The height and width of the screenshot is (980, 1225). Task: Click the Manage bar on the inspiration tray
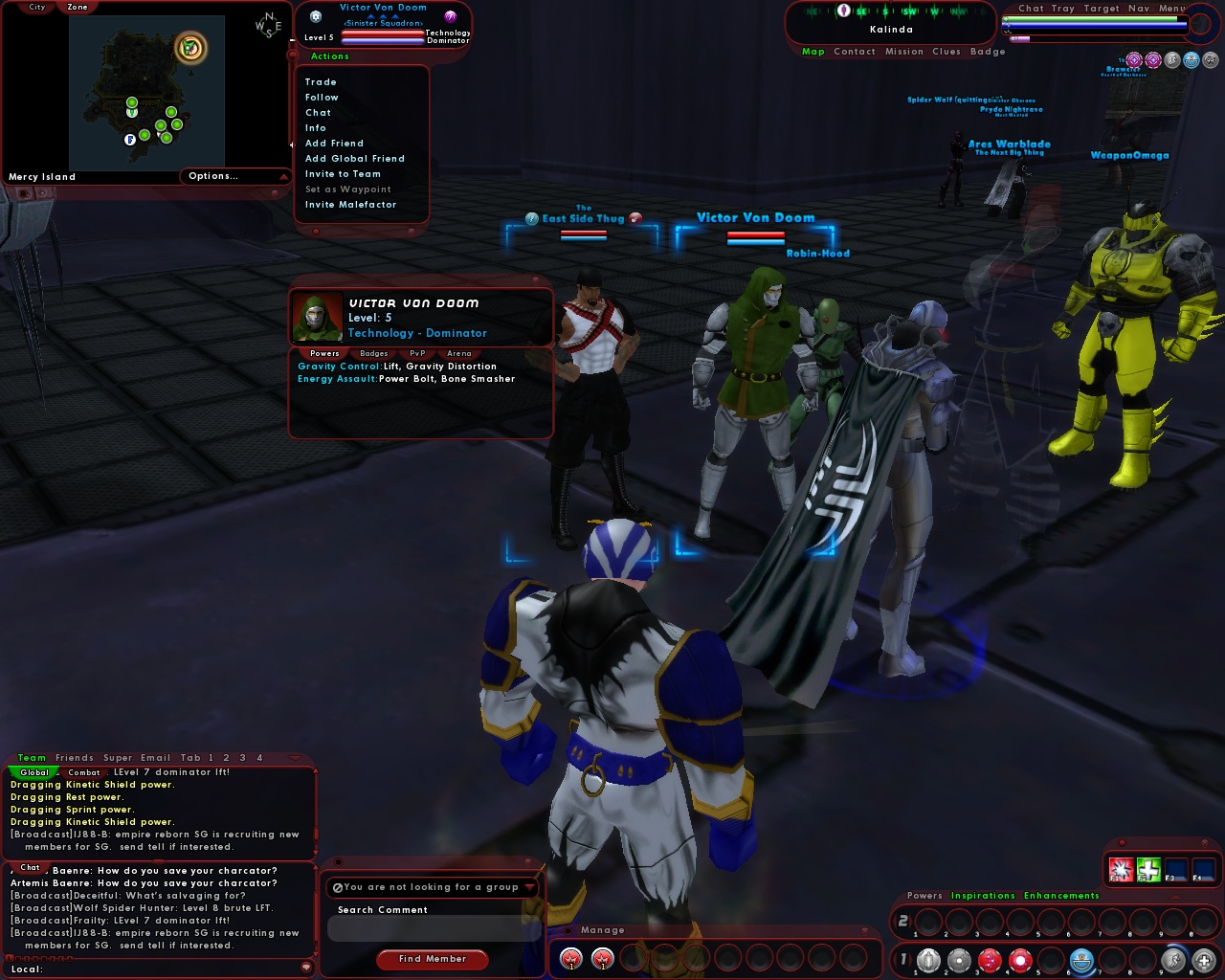coord(603,929)
